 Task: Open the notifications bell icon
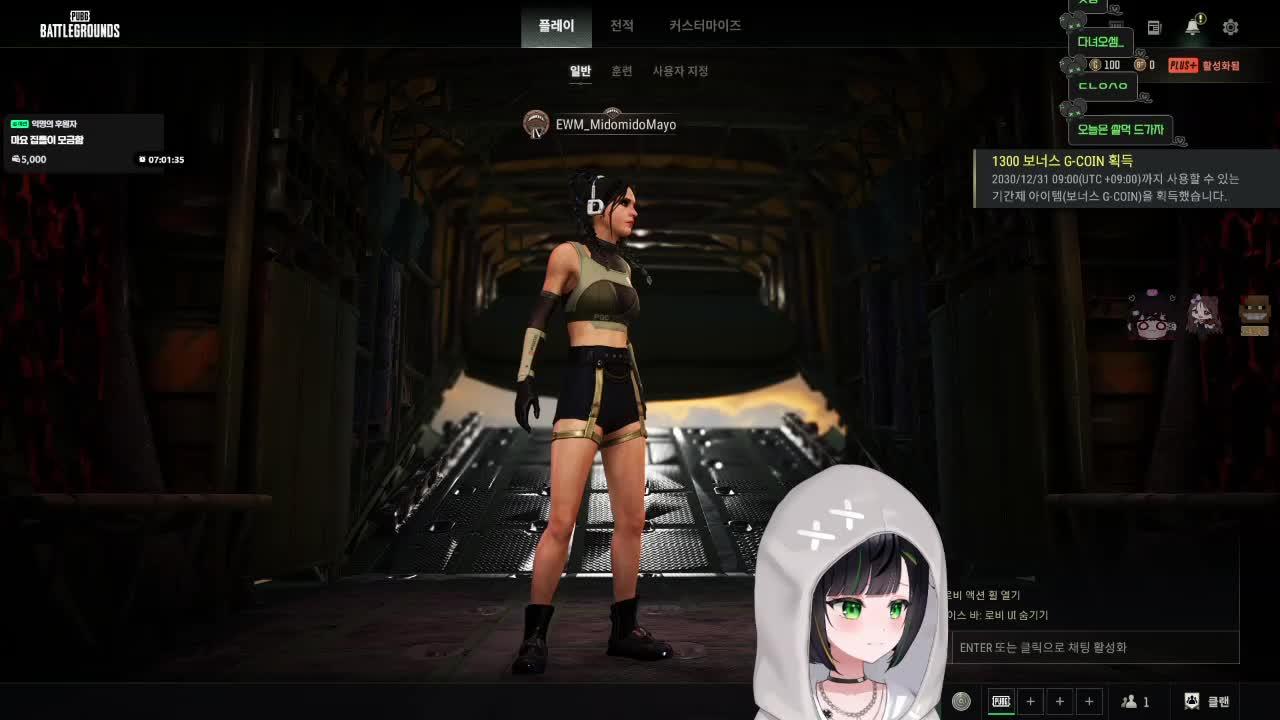[1191, 27]
